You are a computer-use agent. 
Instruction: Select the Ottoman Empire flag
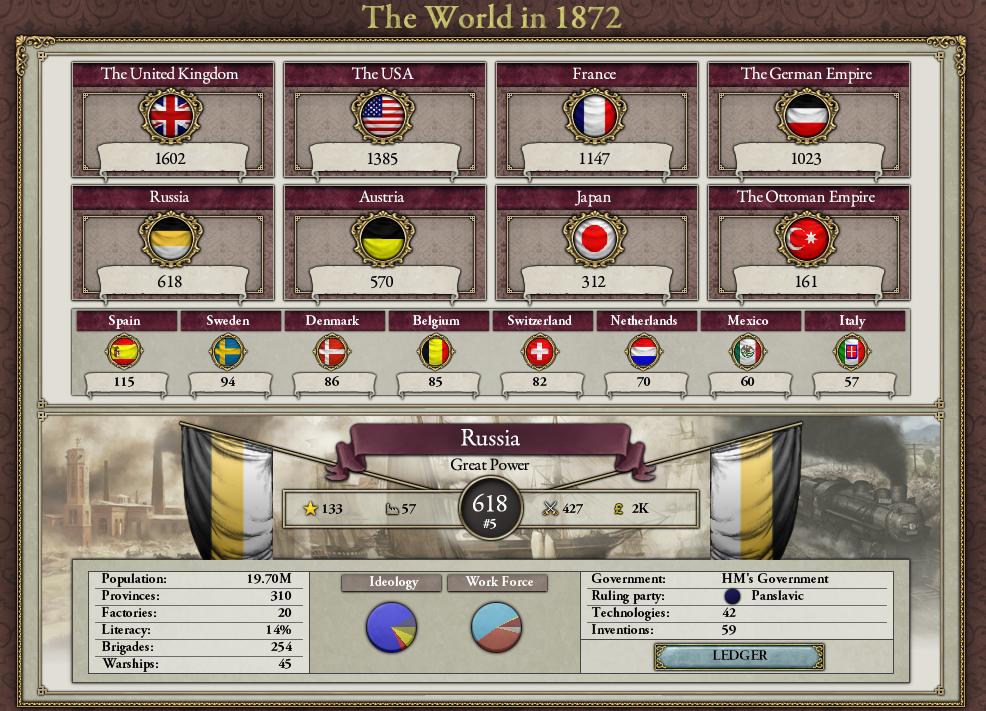(806, 239)
